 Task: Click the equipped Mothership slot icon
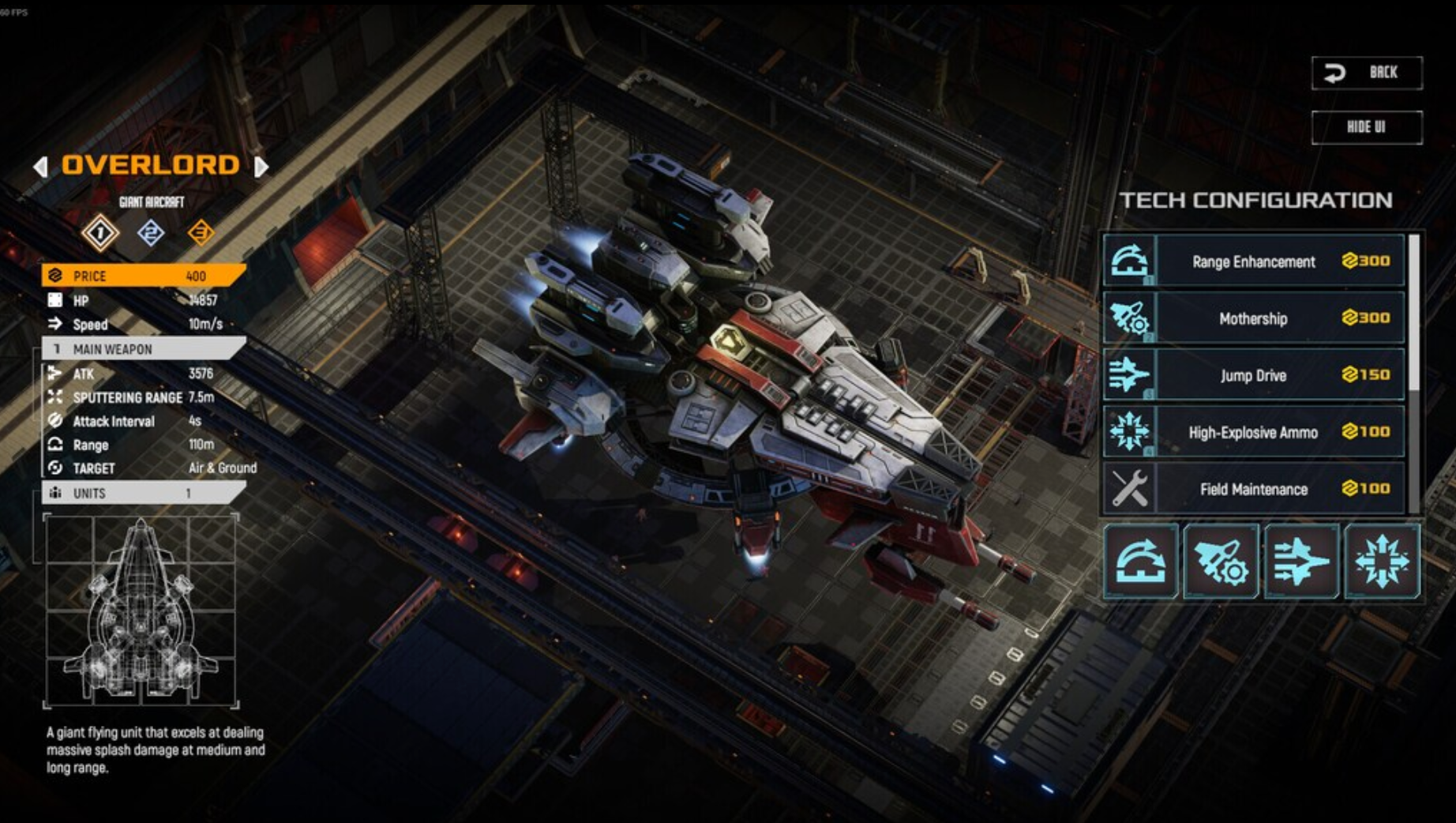click(1221, 562)
